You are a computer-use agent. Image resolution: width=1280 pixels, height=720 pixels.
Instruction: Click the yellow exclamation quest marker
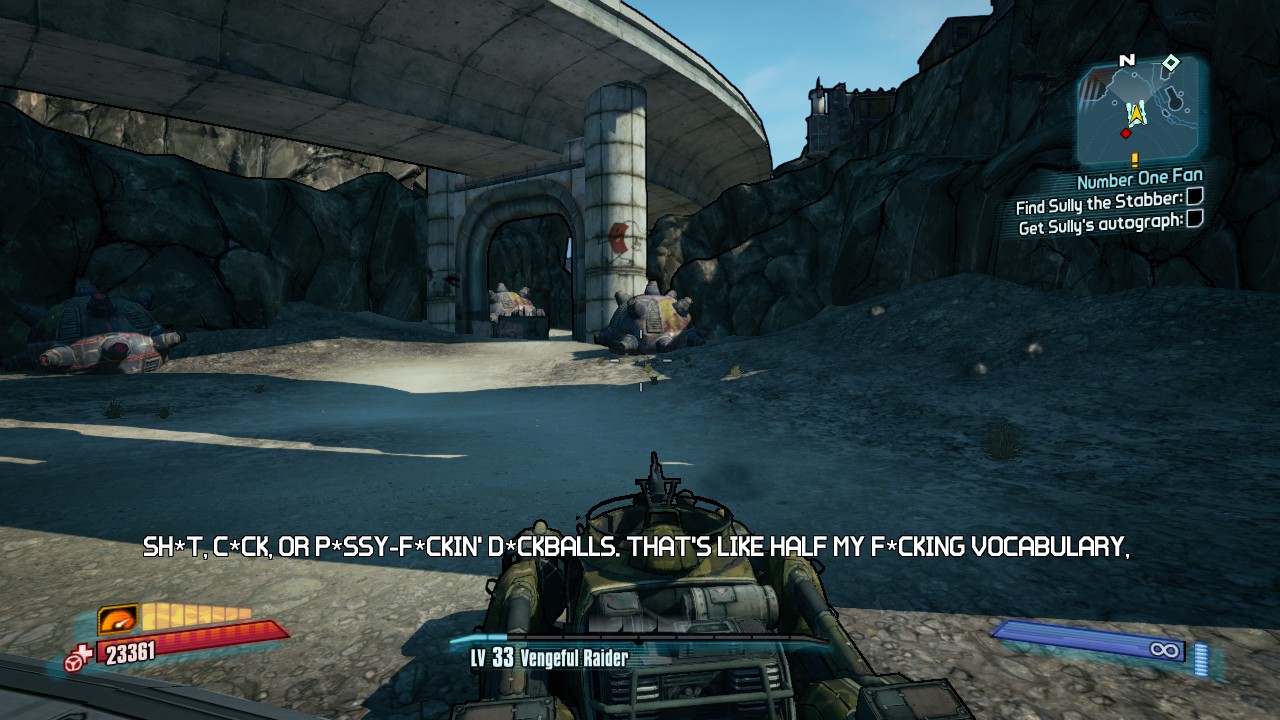click(x=1135, y=159)
